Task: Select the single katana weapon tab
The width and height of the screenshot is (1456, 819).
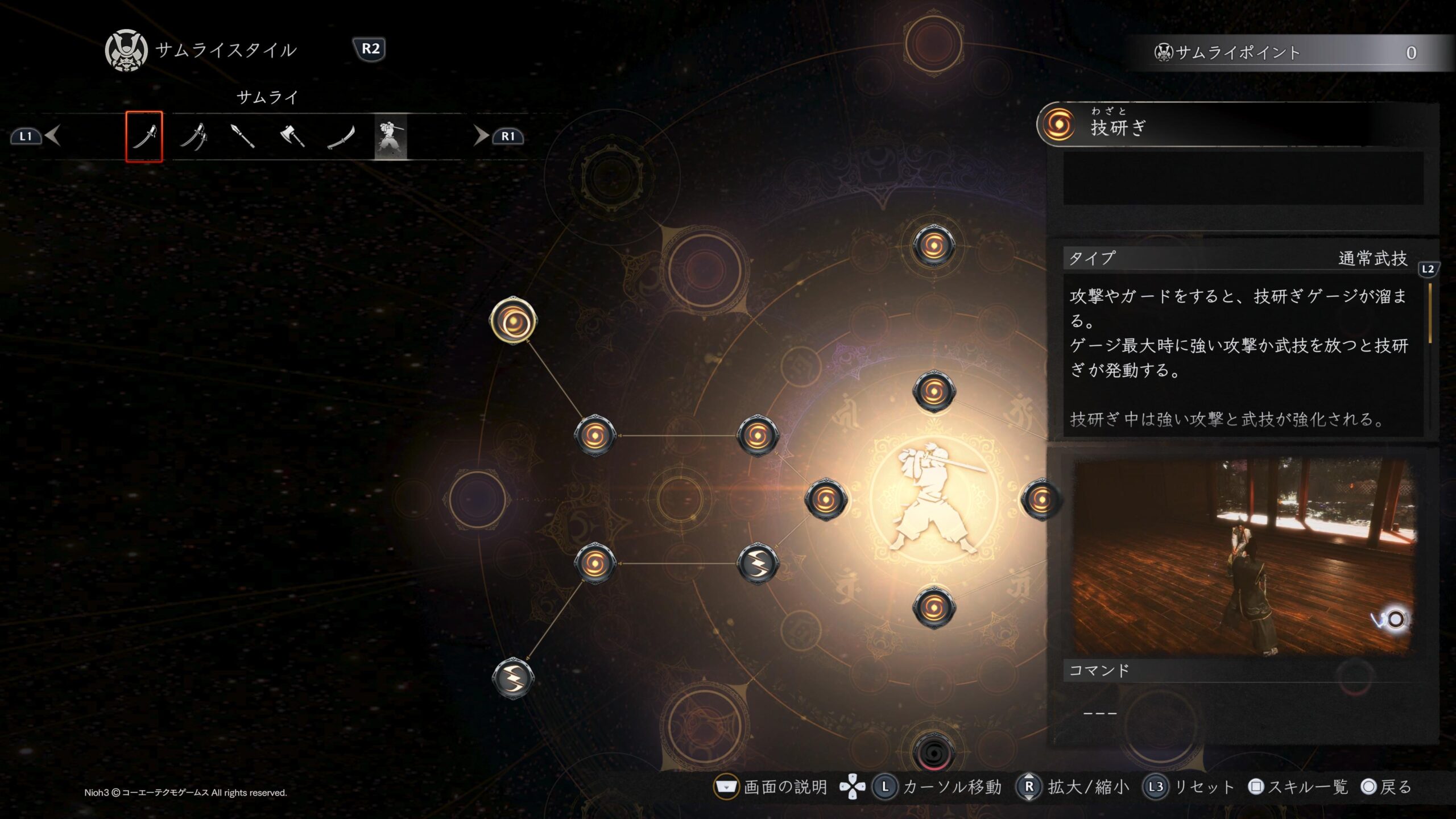Action: tap(144, 136)
